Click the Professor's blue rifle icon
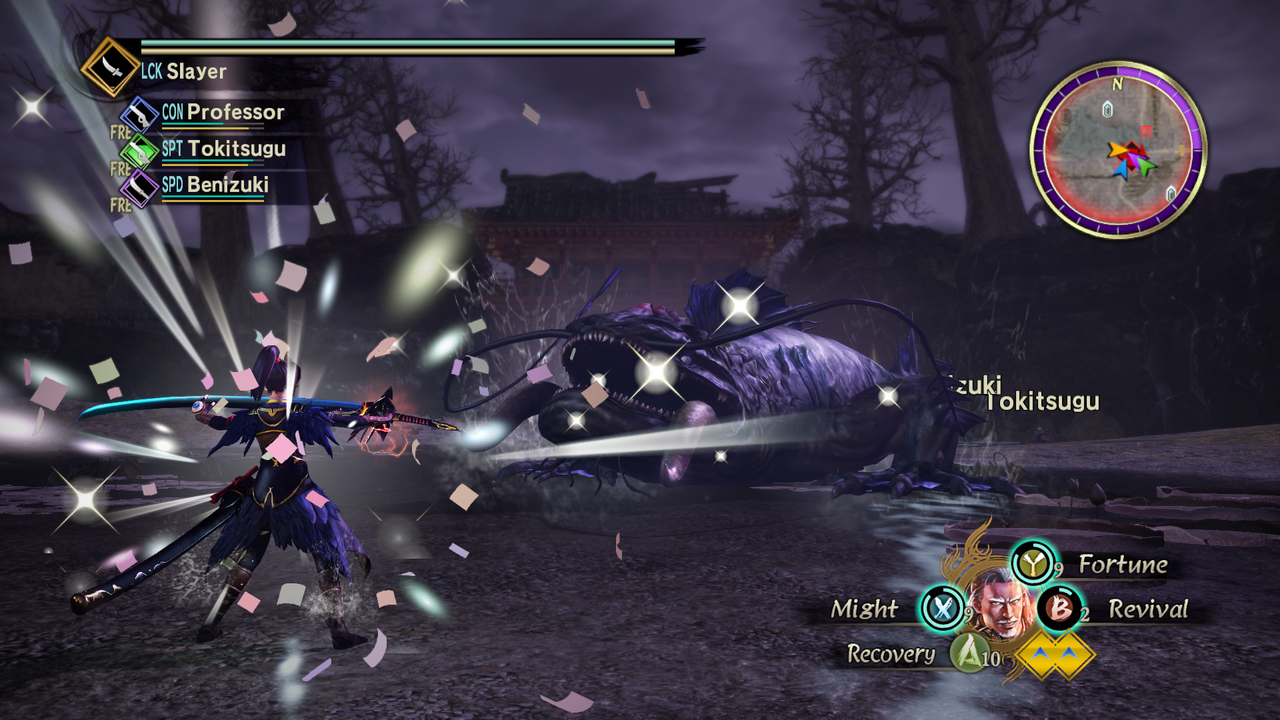Viewport: 1280px width, 720px height. (138, 112)
